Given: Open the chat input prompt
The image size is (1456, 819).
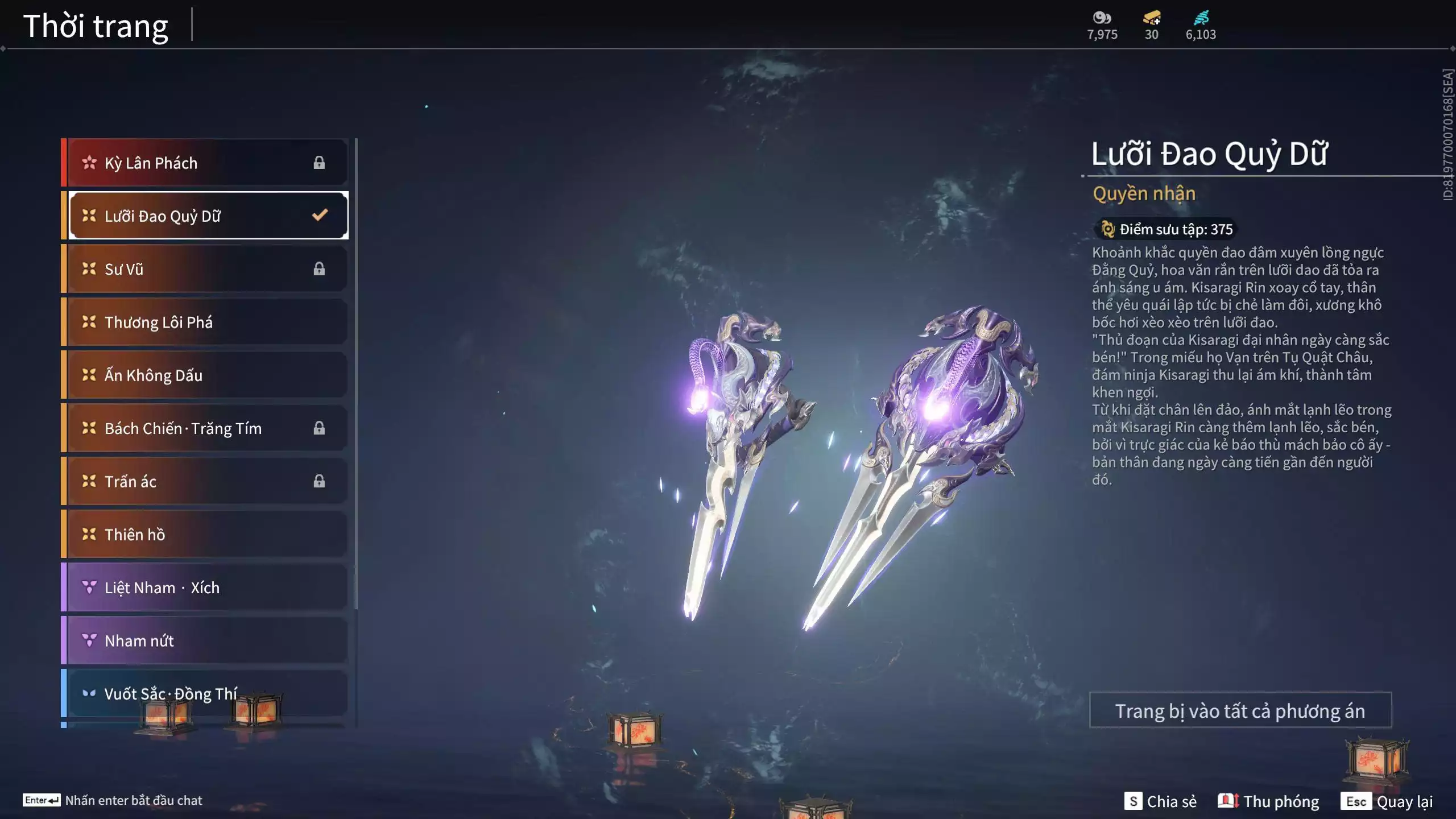Looking at the screenshot, I should click(113, 800).
